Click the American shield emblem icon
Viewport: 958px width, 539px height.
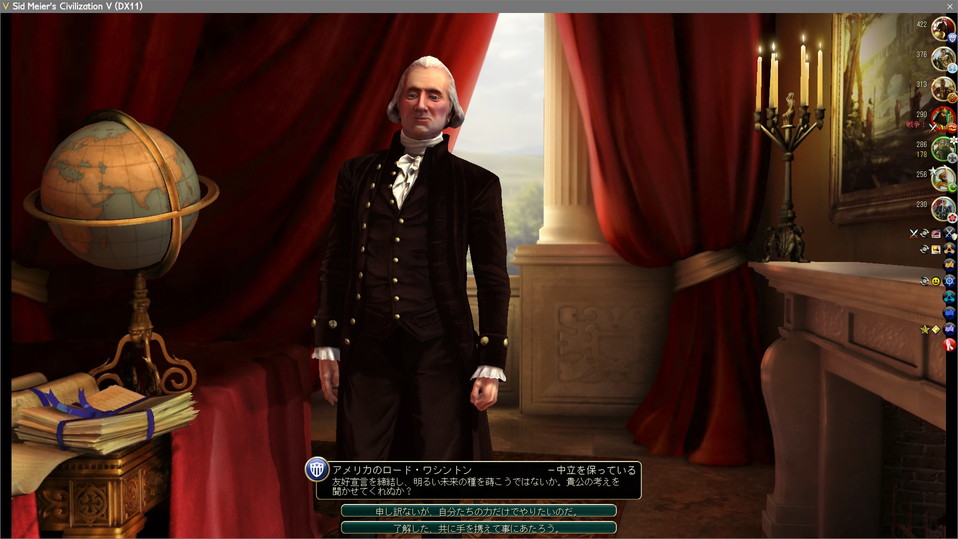point(317,470)
